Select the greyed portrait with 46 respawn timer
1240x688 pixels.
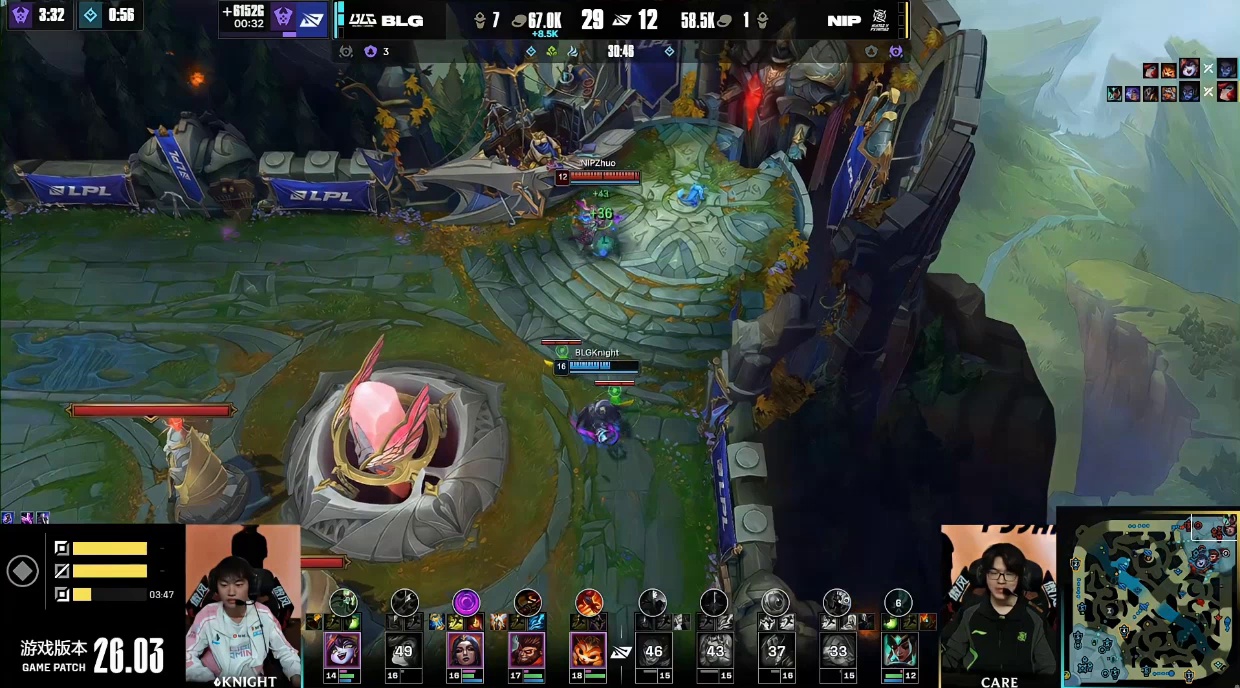click(653, 650)
